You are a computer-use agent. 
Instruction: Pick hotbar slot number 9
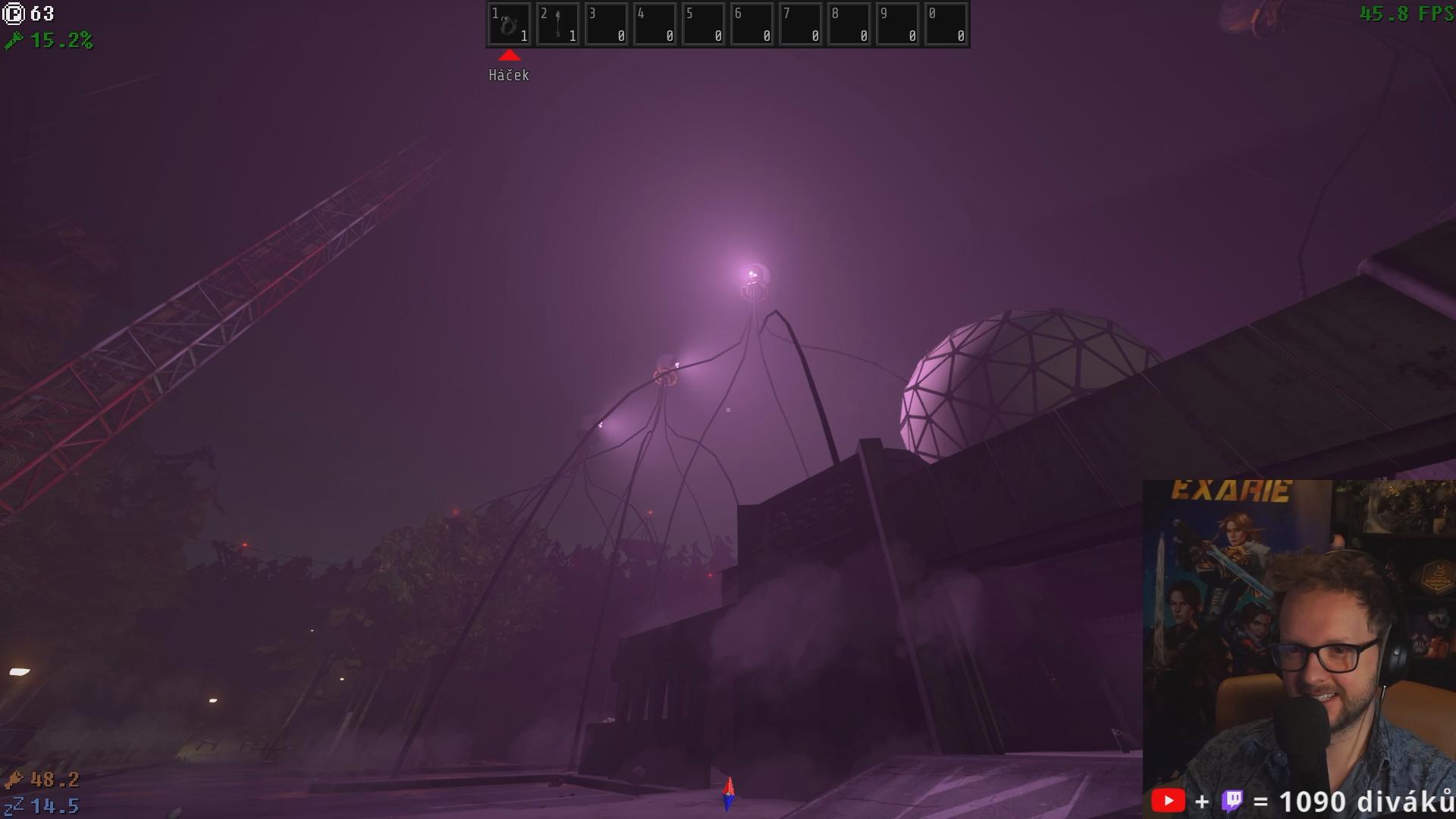pos(897,25)
